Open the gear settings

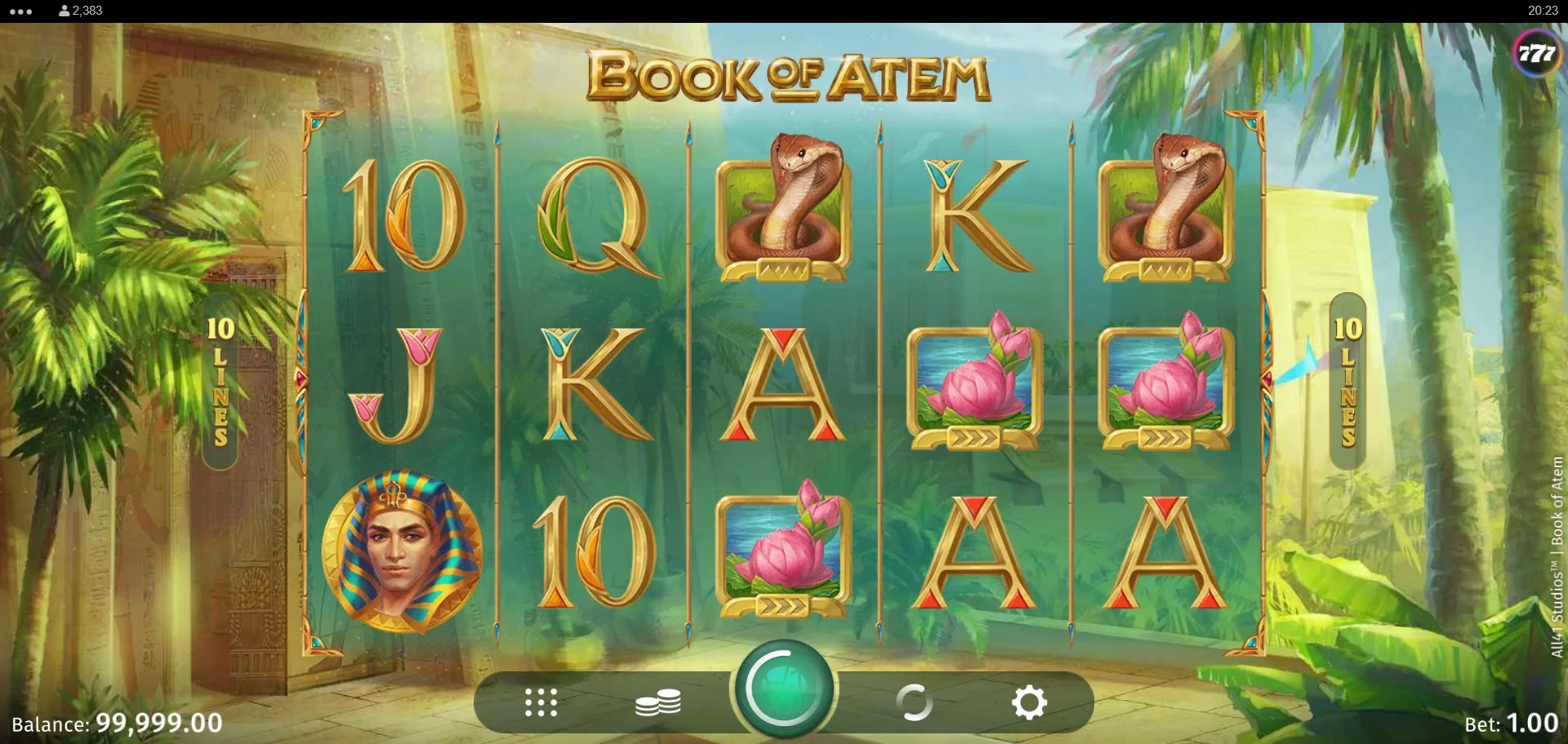click(x=1029, y=702)
